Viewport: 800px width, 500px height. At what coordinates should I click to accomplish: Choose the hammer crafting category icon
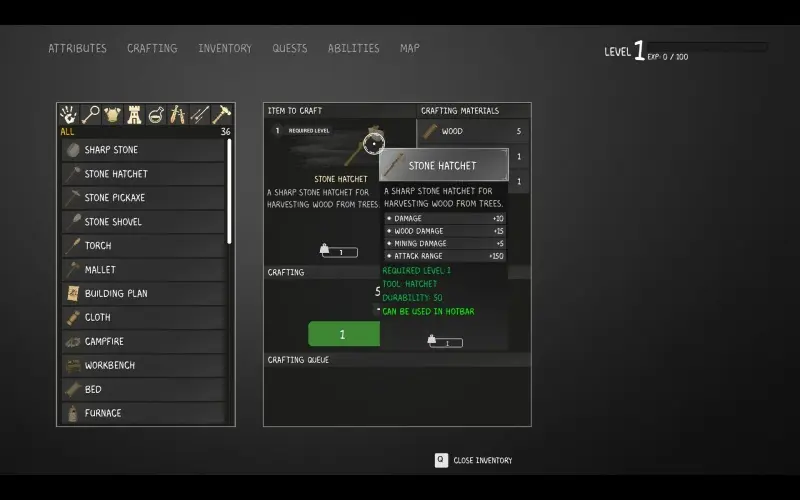point(221,114)
